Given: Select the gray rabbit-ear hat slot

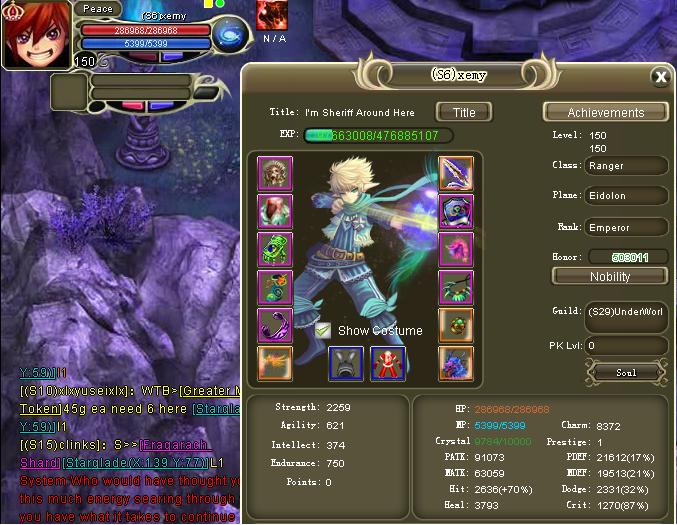Looking at the screenshot, I should 346,364.
